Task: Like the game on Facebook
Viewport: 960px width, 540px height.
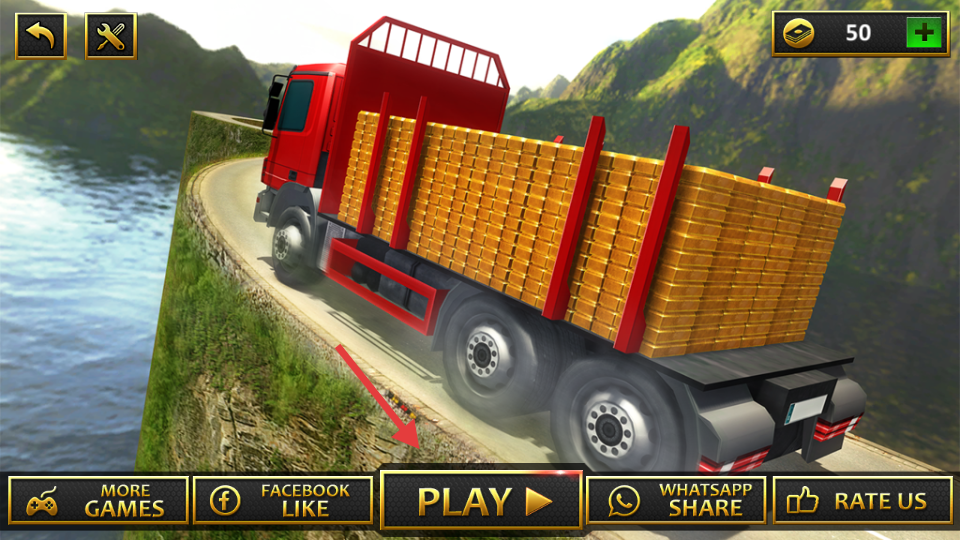Action: (x=283, y=501)
